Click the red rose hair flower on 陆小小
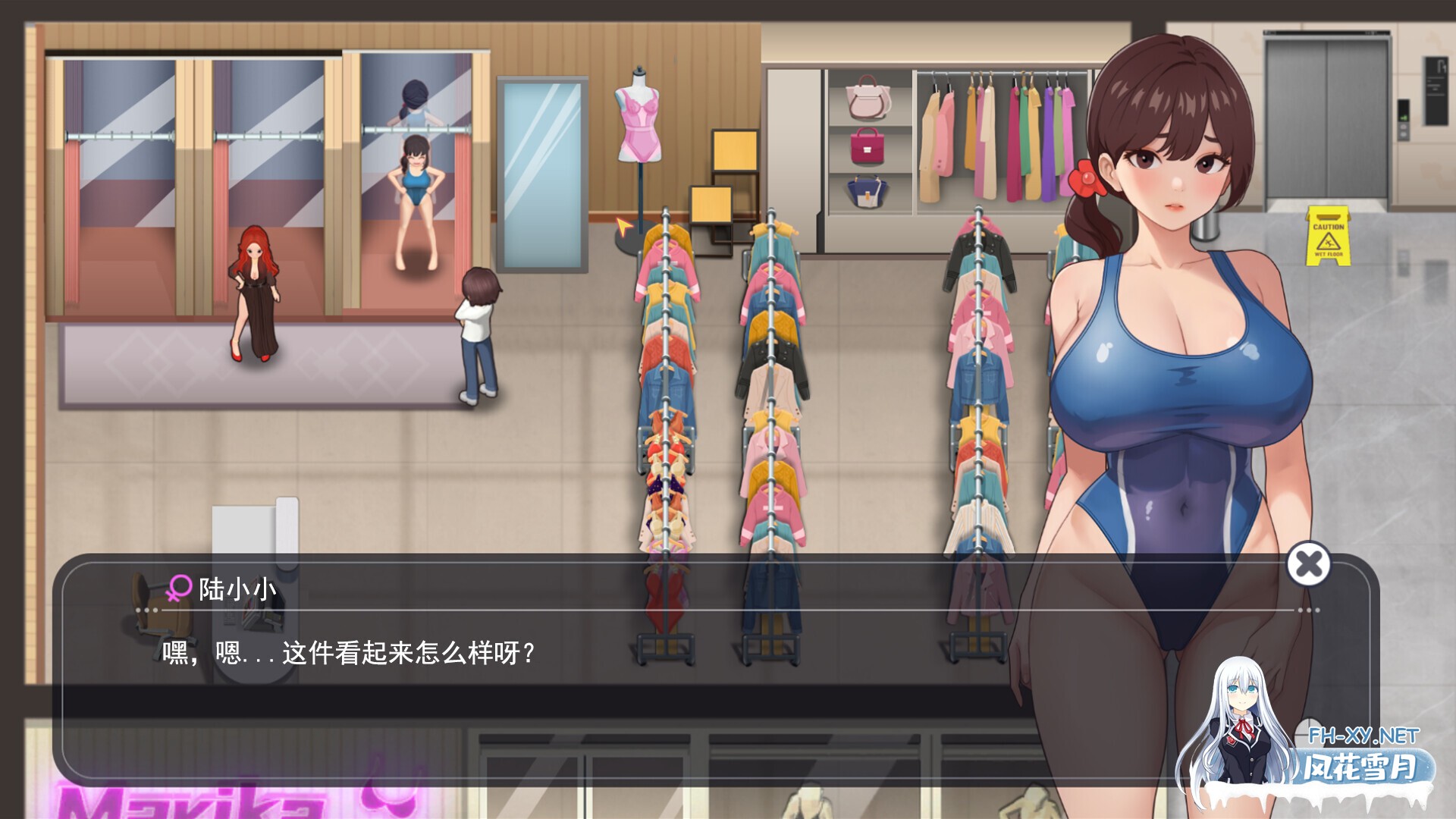This screenshot has width=1456, height=819. (1086, 180)
